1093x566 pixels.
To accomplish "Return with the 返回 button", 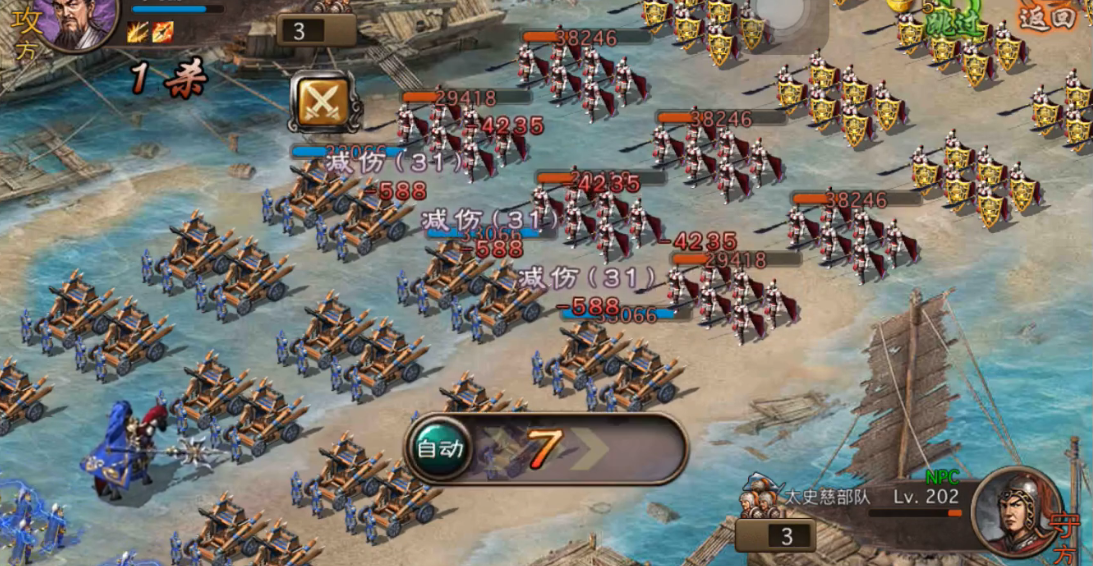I will click(1046, 17).
